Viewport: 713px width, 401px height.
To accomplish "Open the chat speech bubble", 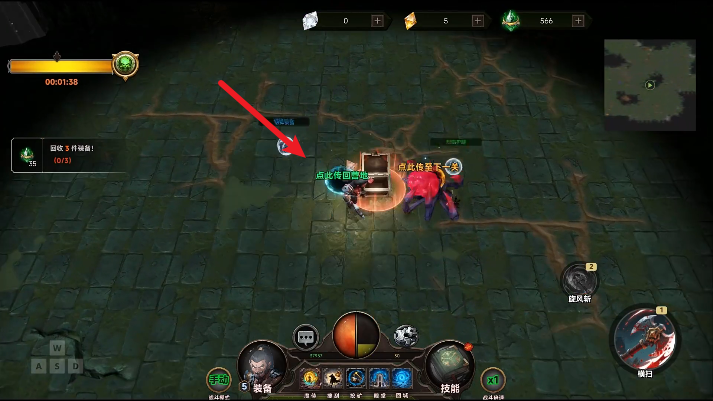I will (x=306, y=336).
